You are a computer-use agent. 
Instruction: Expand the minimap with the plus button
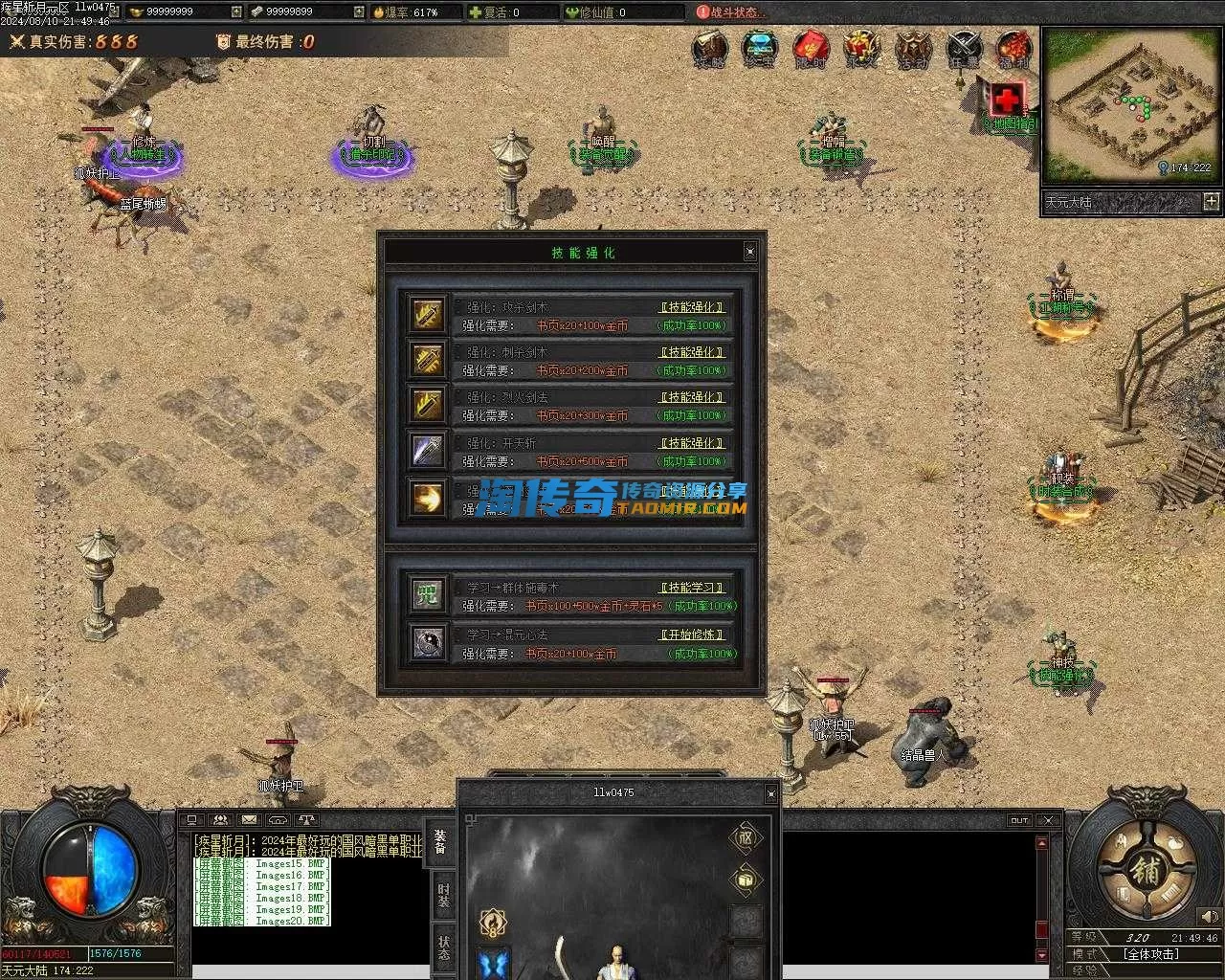coord(1211,201)
